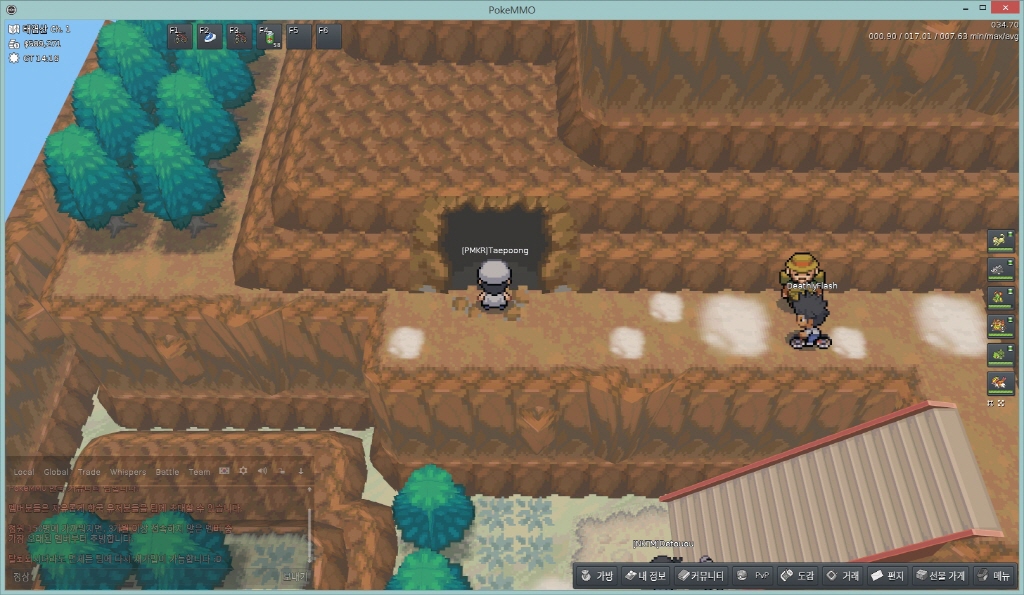The height and width of the screenshot is (595, 1024).
Task: Toggle the chat sound speaker icon
Action: (262, 471)
